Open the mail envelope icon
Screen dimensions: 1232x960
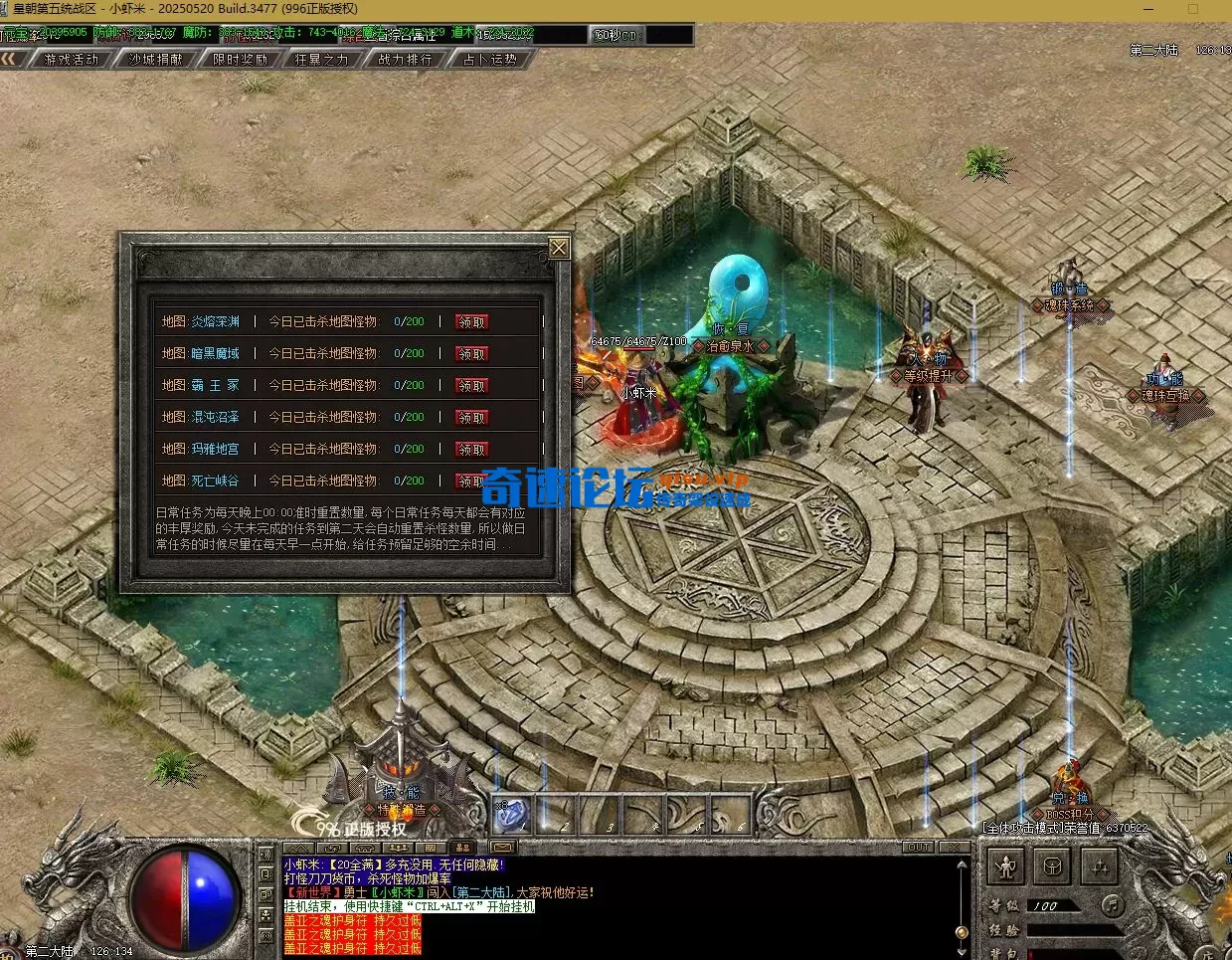(503, 849)
